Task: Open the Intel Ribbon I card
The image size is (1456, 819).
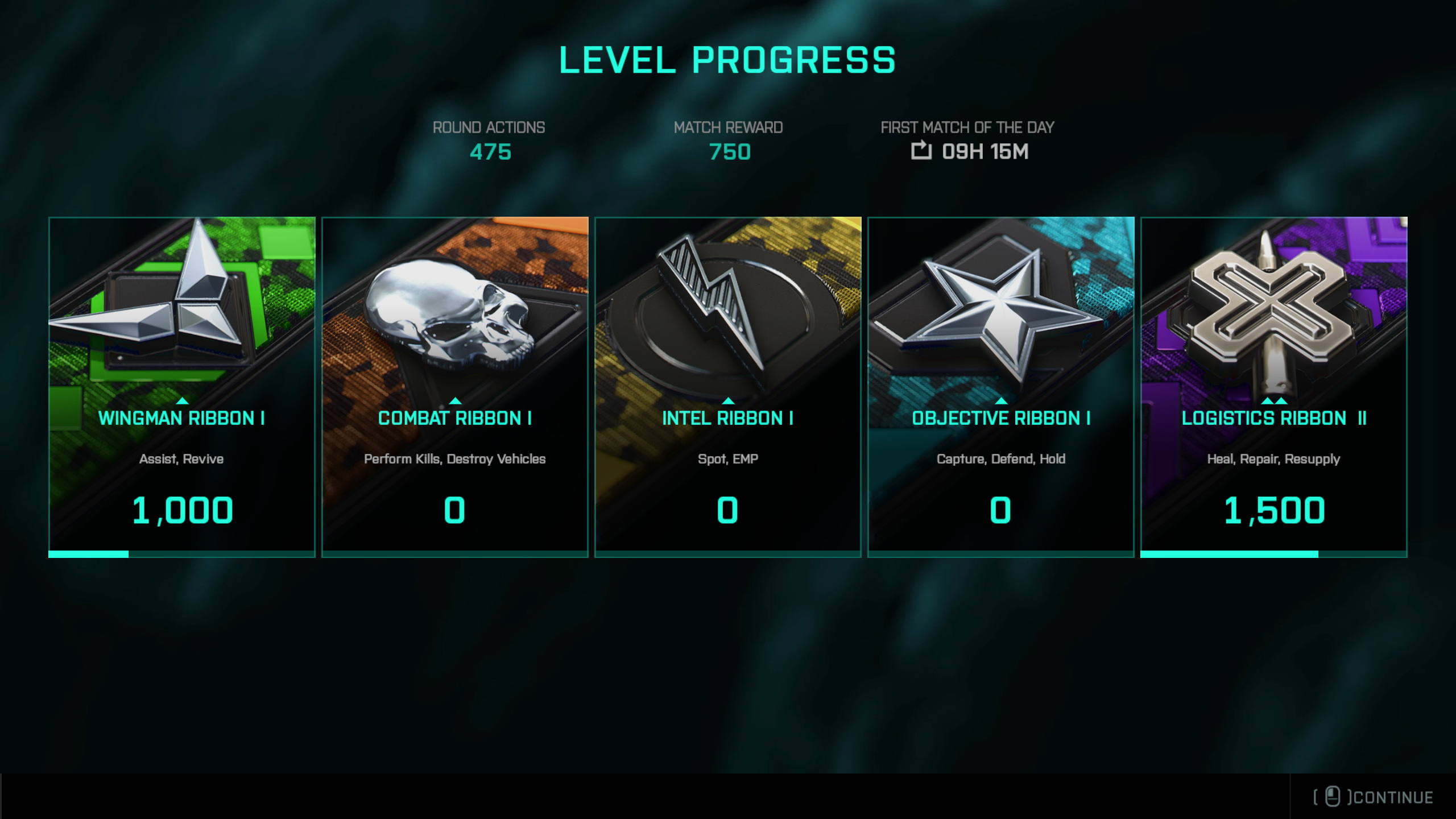Action: (728, 387)
